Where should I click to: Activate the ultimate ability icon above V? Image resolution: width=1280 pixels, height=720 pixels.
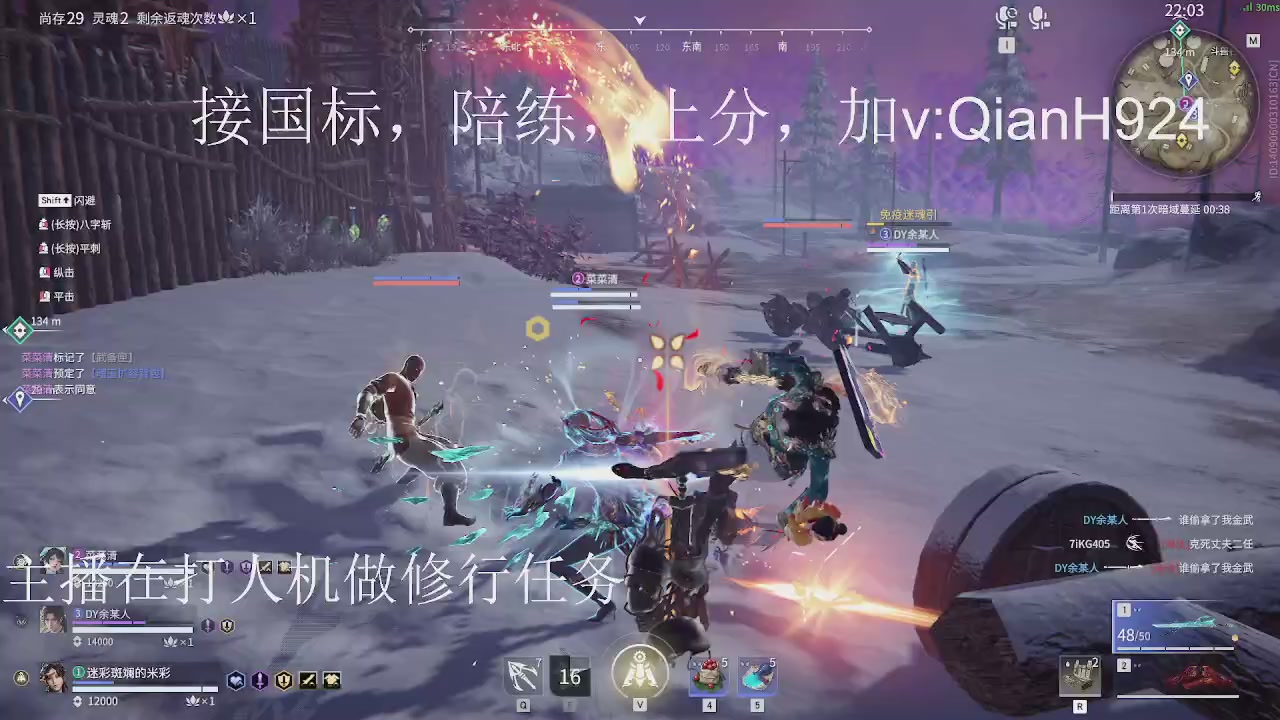[640, 670]
